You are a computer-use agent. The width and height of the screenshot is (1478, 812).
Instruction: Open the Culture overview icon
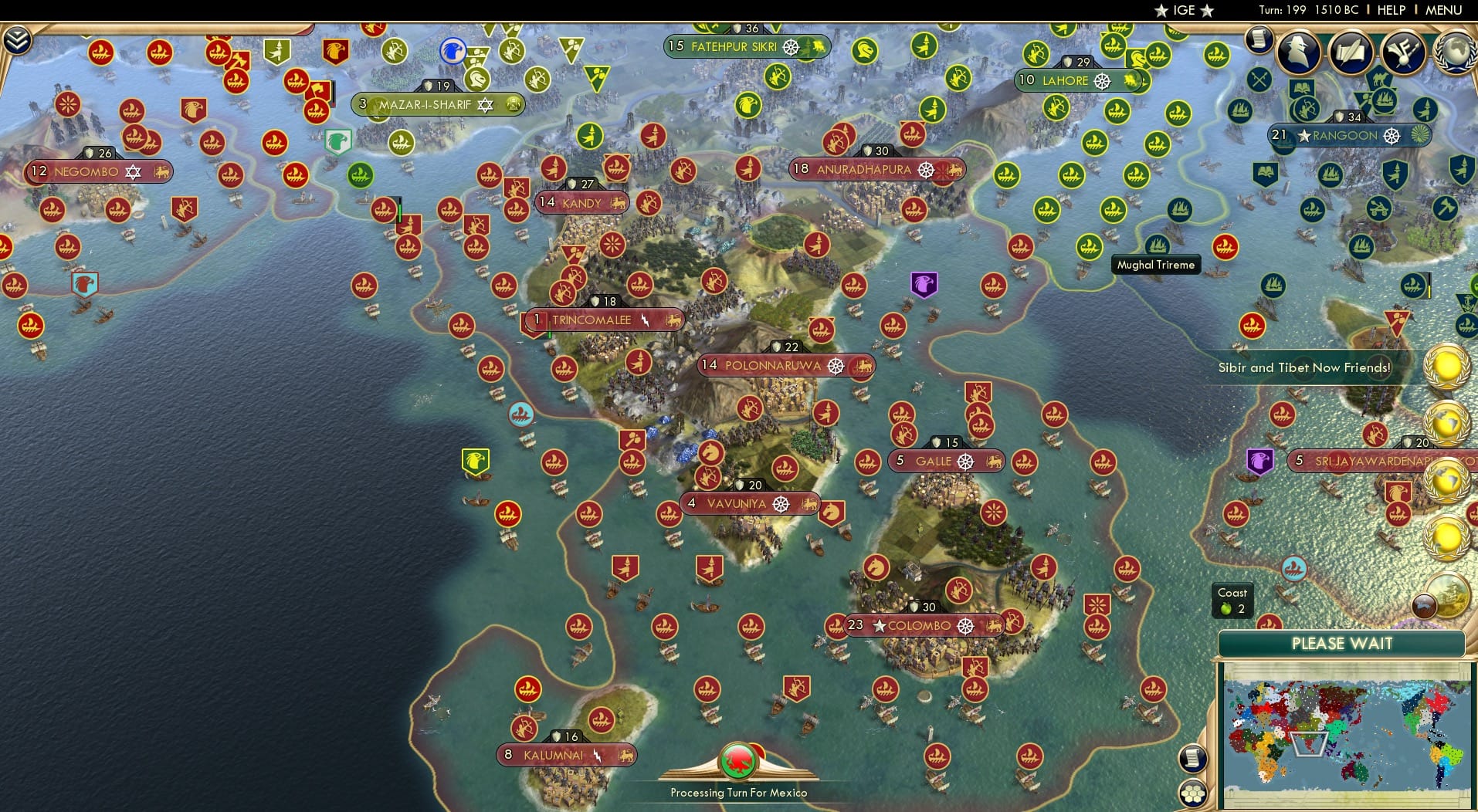1402,51
